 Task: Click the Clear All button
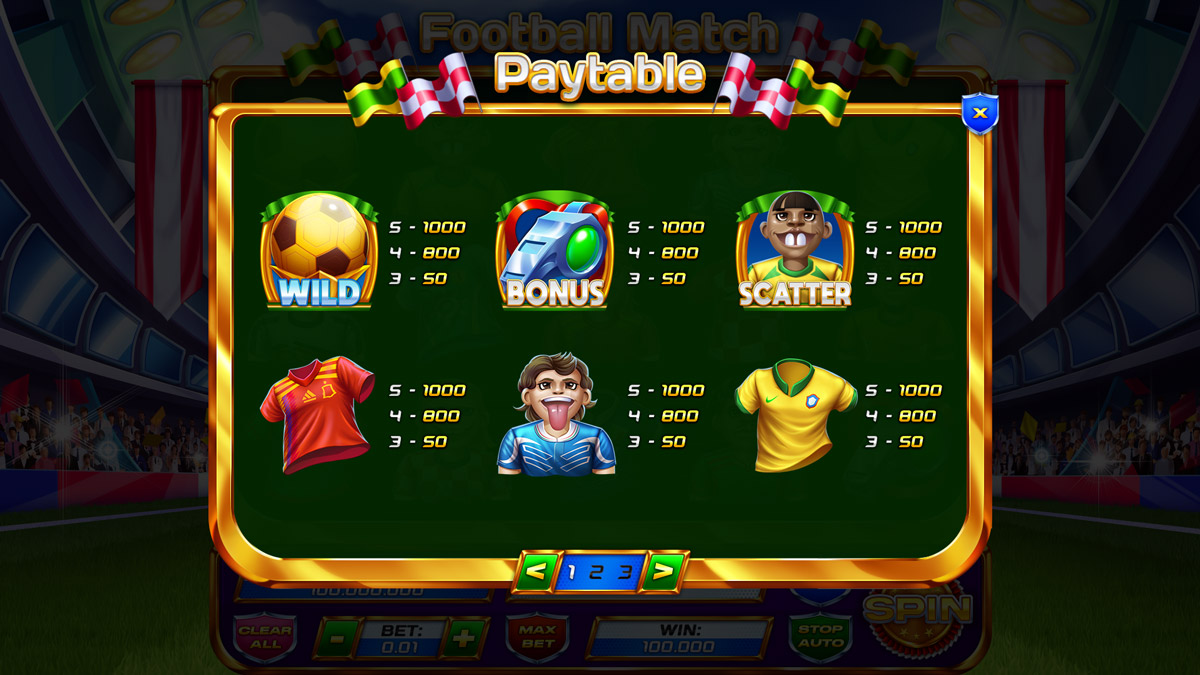[265, 637]
